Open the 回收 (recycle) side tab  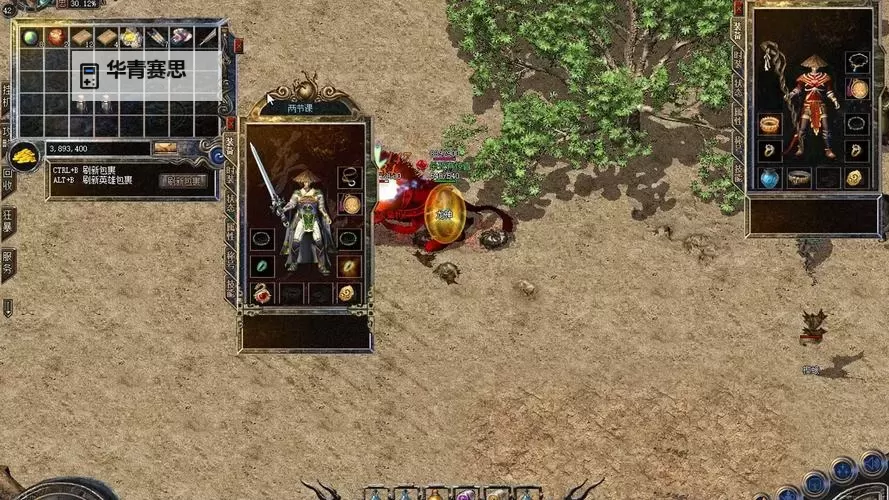click(7, 178)
